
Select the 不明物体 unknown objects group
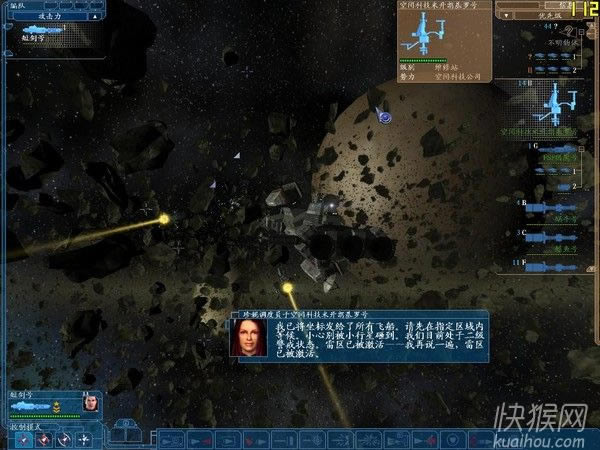pos(556,45)
